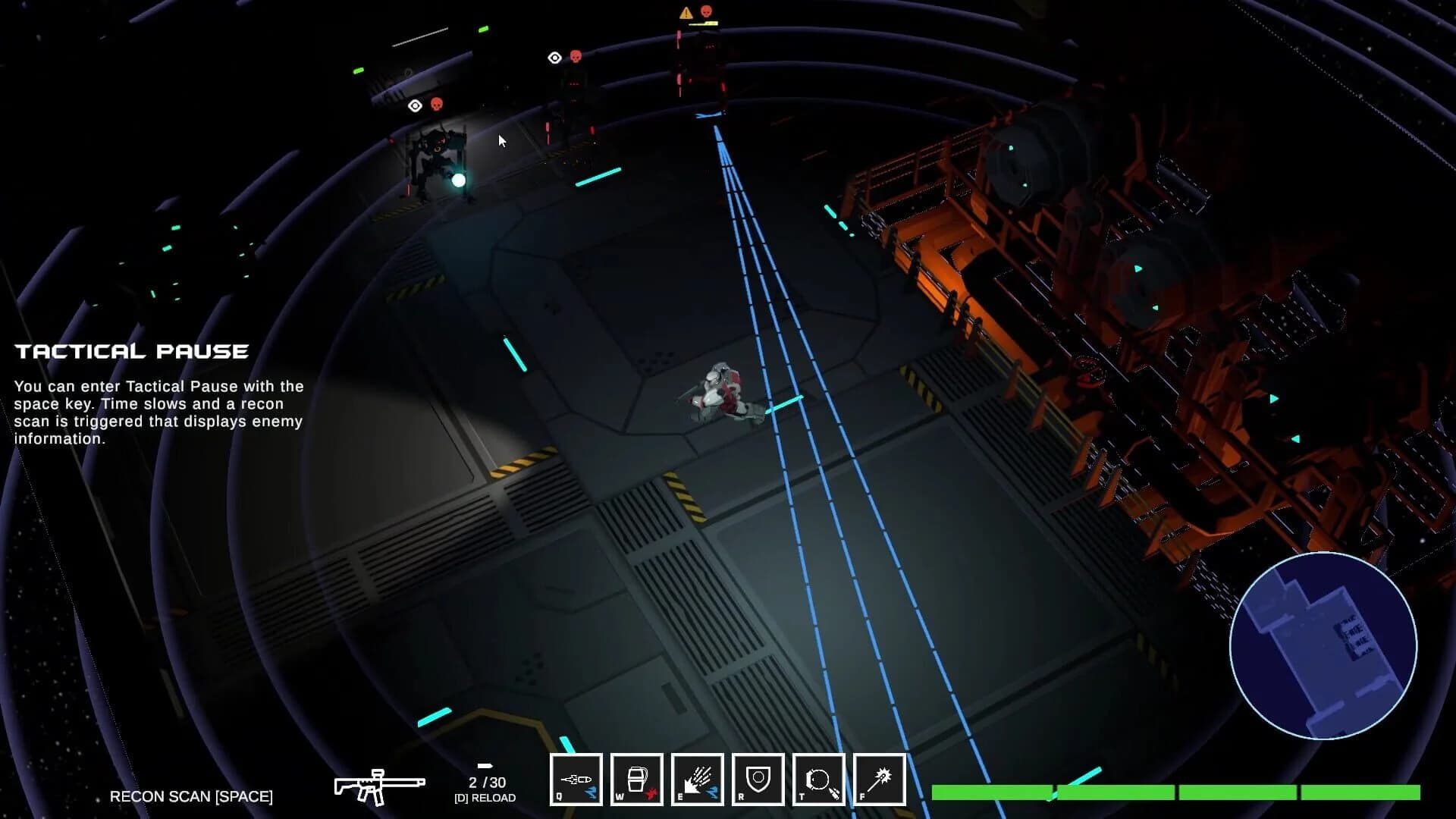Click the TACTICAL PAUSE heading text

133,350
